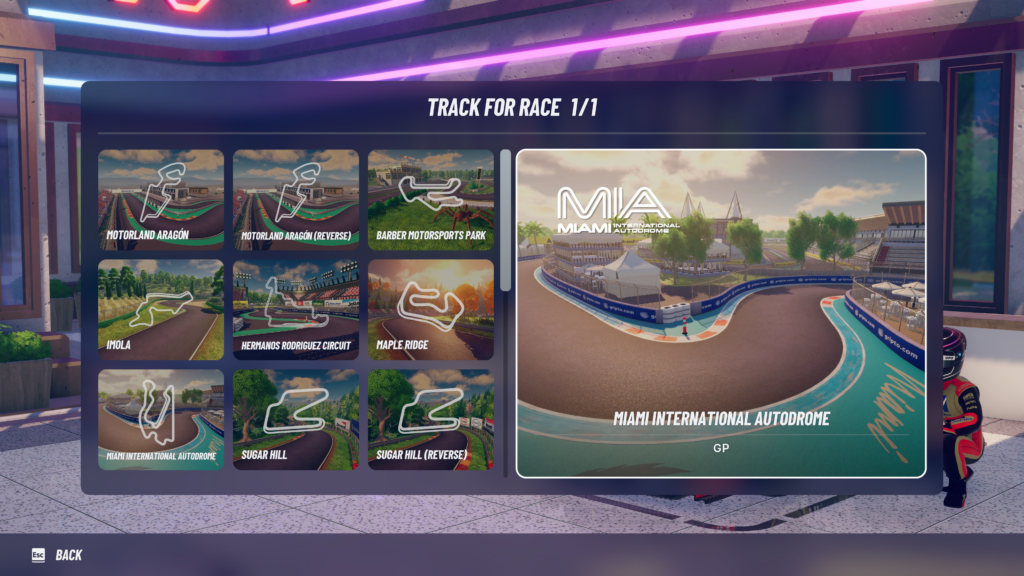1024x576 pixels.
Task: Select the Sugar Hill track tile
Action: click(296, 420)
